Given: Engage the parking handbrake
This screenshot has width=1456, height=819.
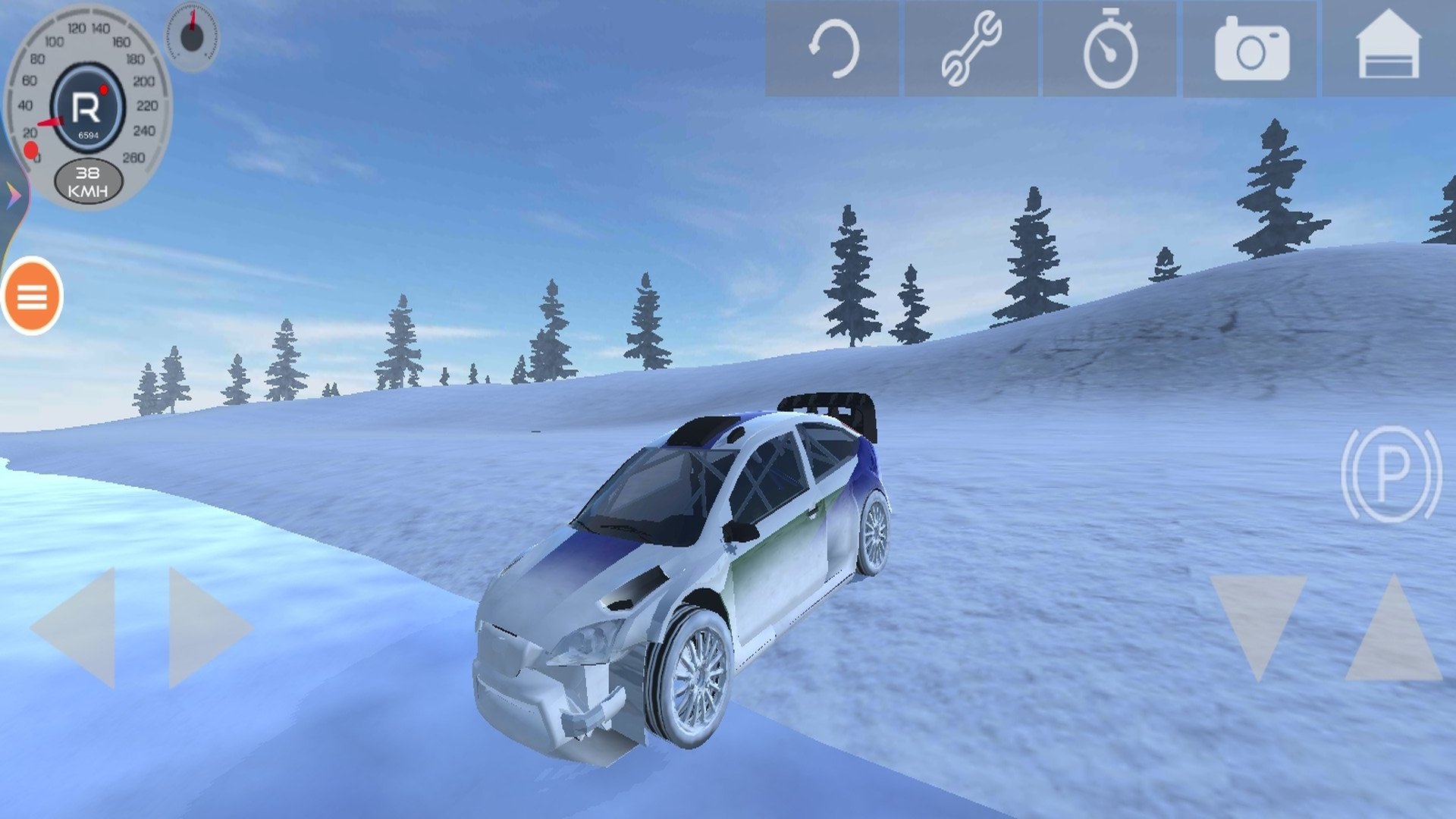Looking at the screenshot, I should 1391,474.
